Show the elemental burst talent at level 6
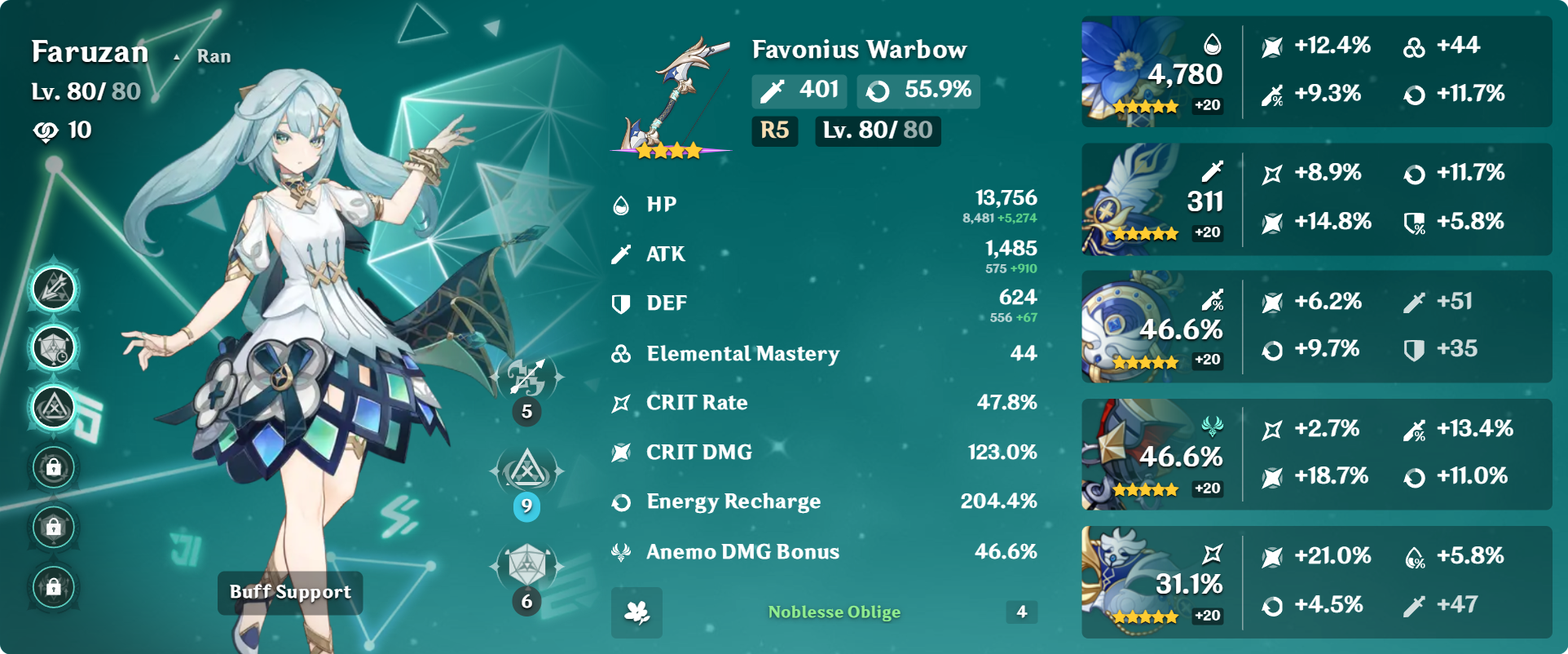The height and width of the screenshot is (654, 1568). click(526, 566)
